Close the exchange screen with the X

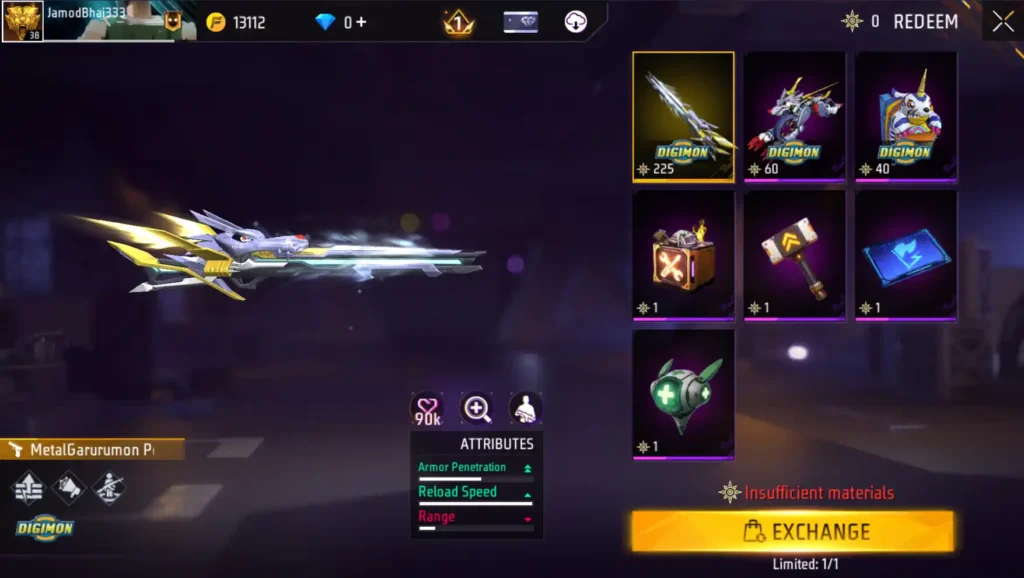[x=1002, y=21]
